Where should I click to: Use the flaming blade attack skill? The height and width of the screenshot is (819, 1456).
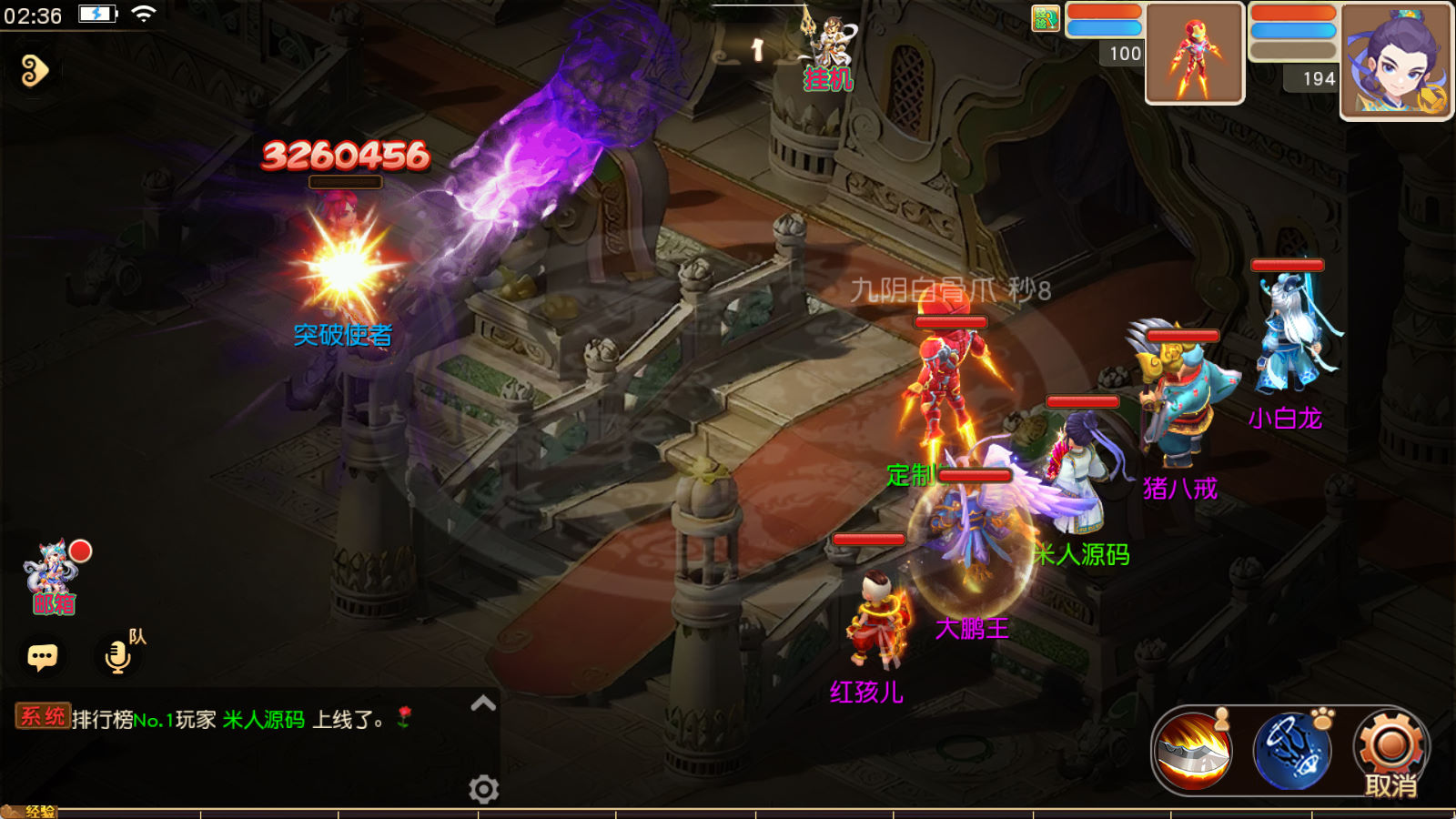(x=1192, y=751)
